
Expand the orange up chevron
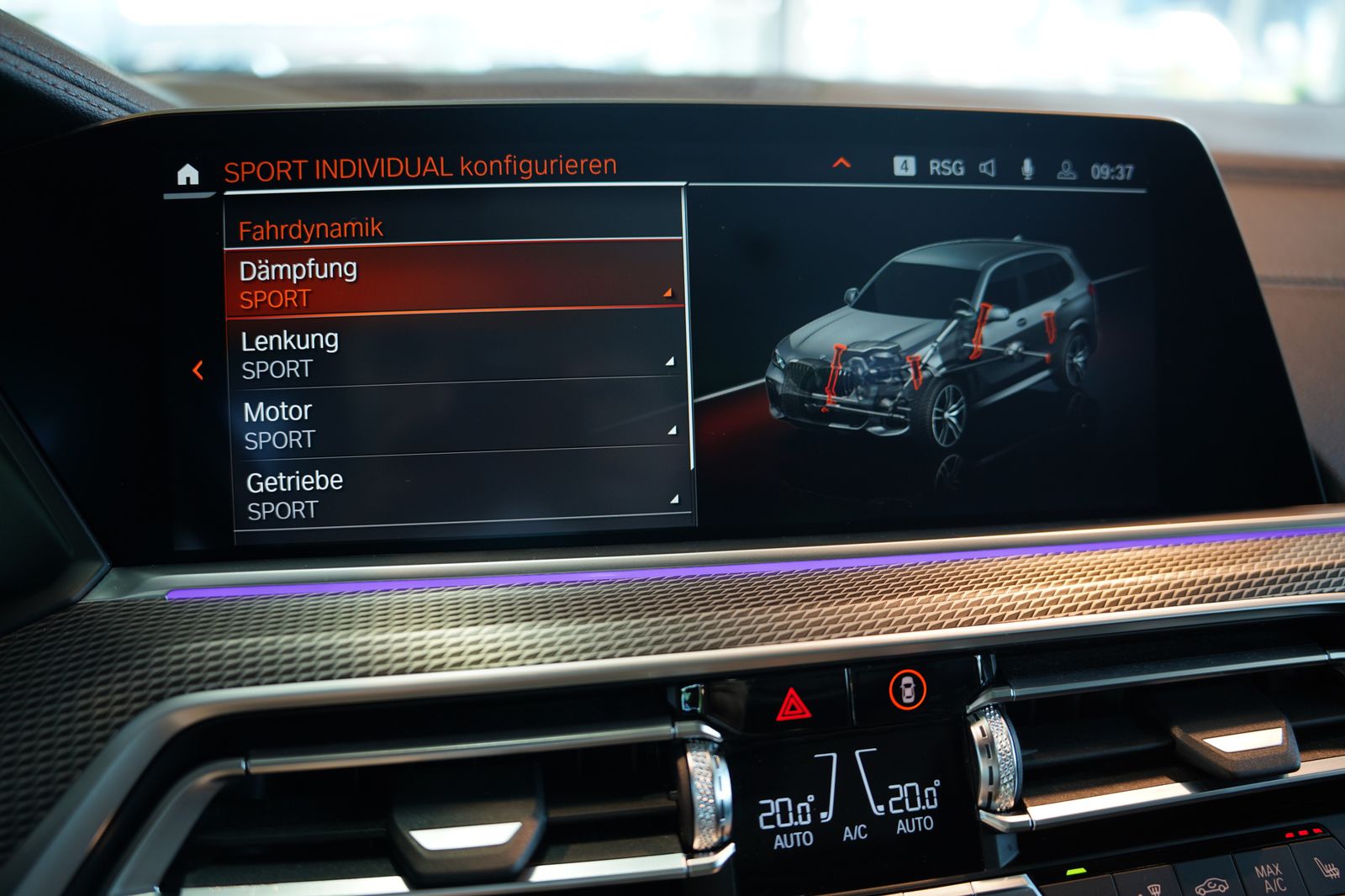[841, 163]
